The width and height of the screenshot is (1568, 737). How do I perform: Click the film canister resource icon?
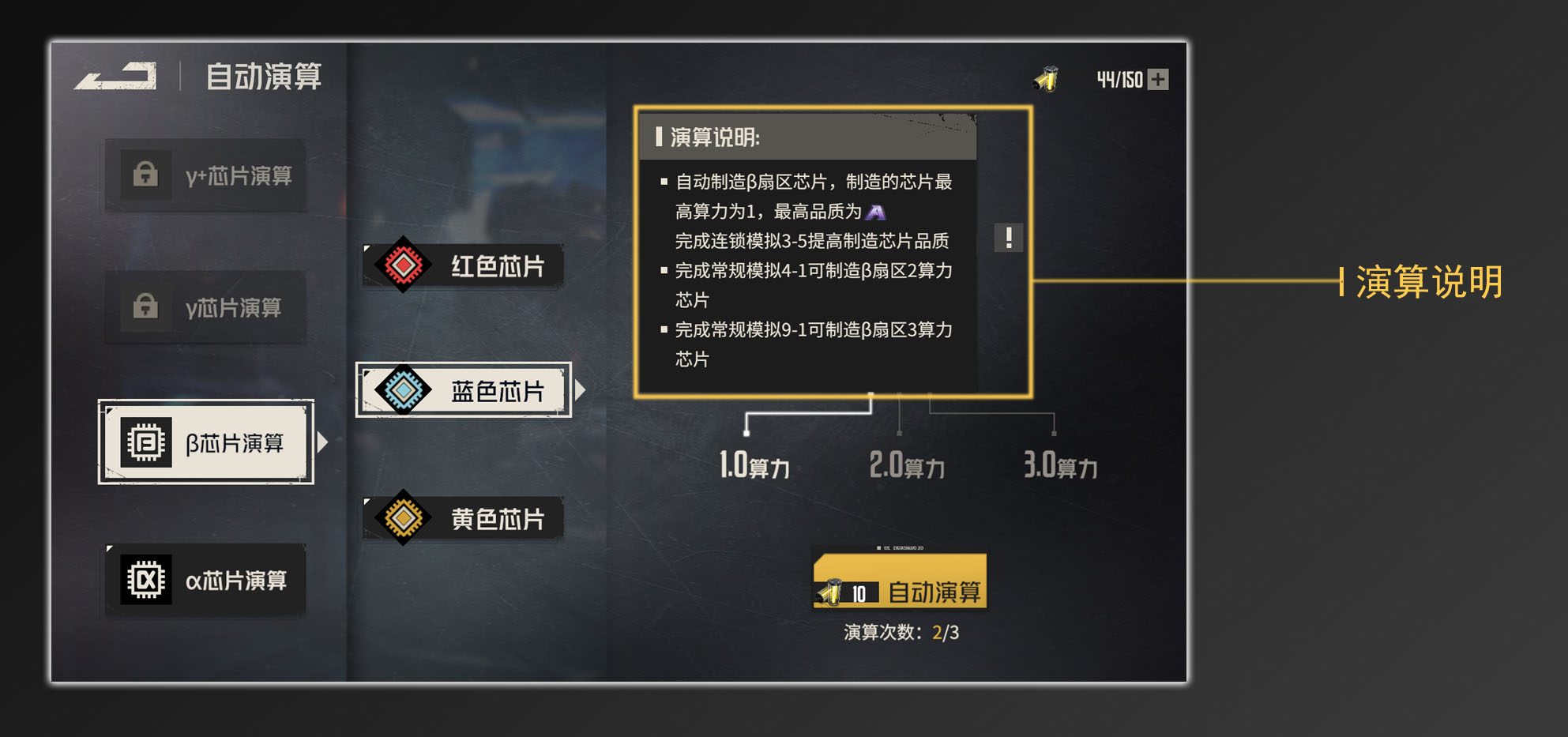tap(1045, 78)
